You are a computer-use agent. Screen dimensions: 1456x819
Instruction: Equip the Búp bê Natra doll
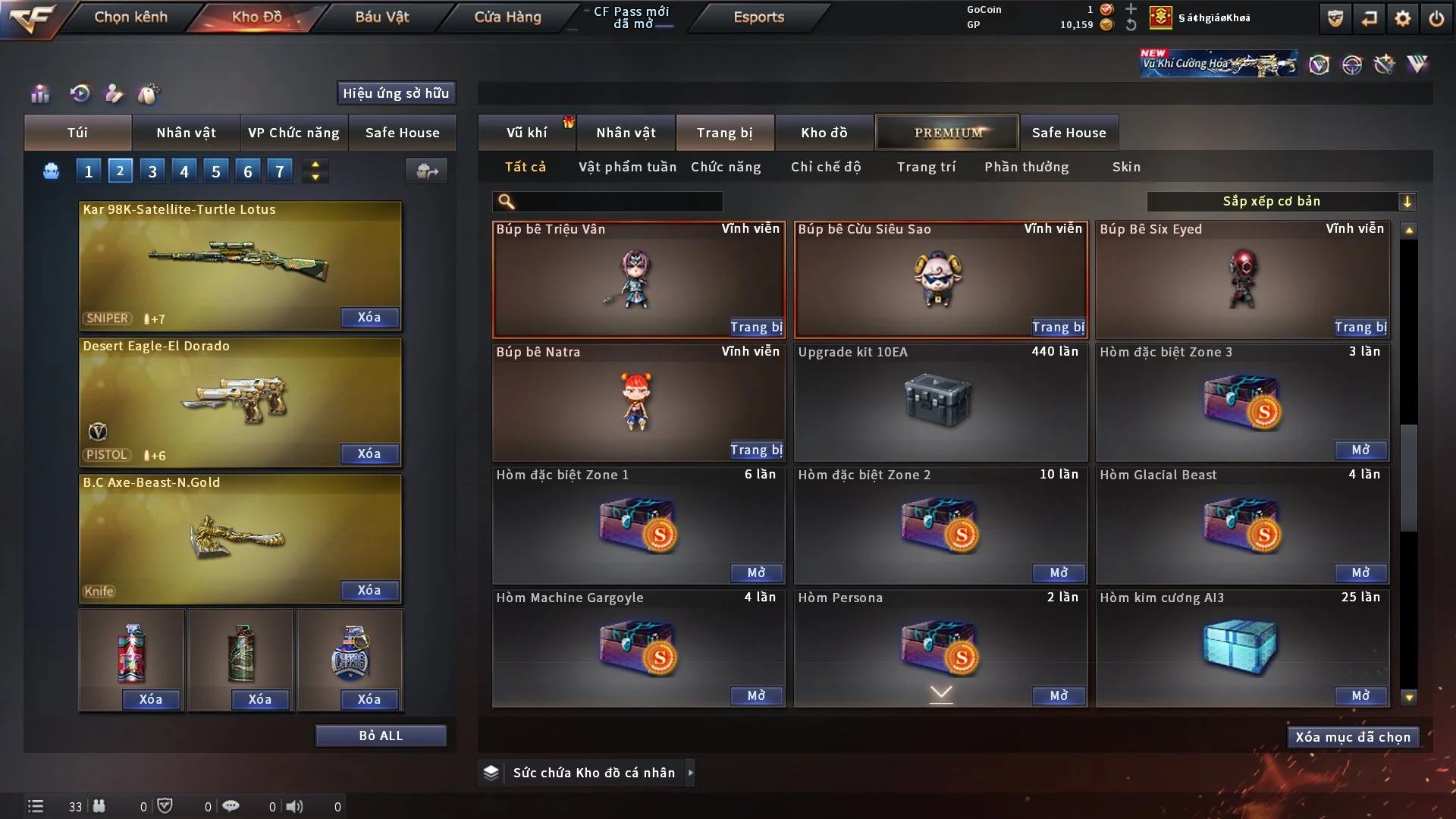756,450
